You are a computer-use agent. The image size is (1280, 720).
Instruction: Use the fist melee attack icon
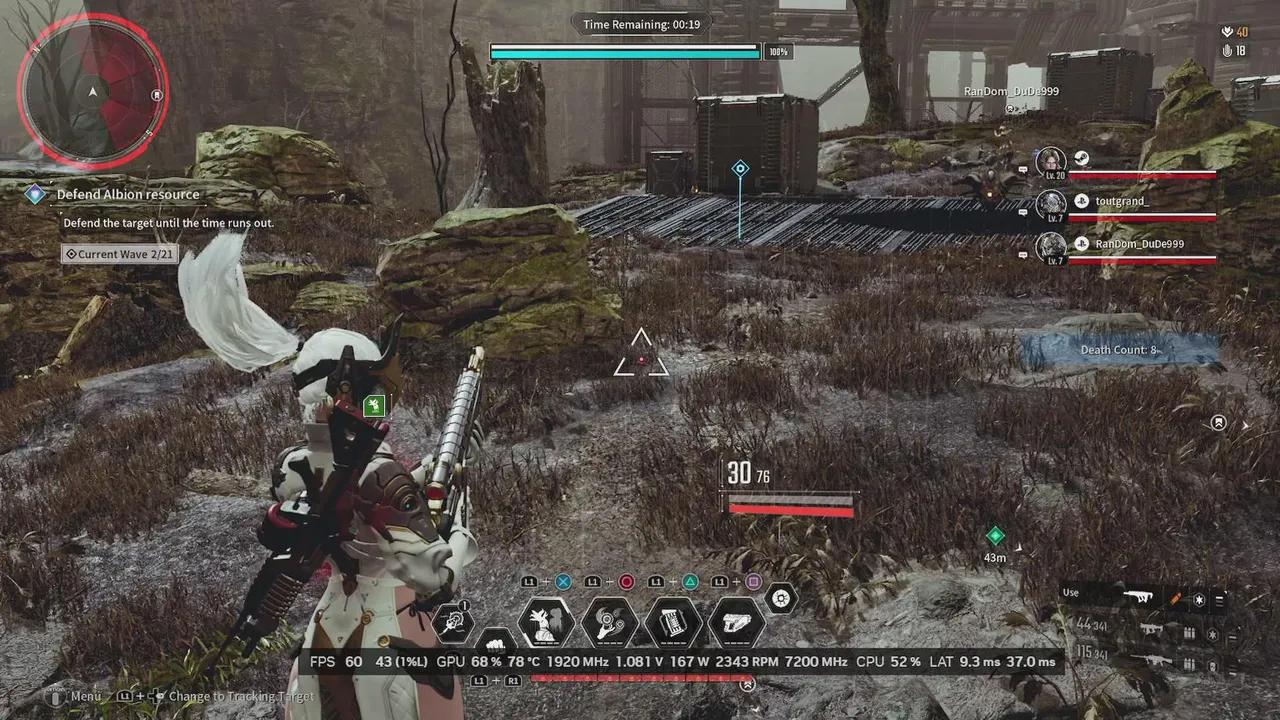point(494,640)
